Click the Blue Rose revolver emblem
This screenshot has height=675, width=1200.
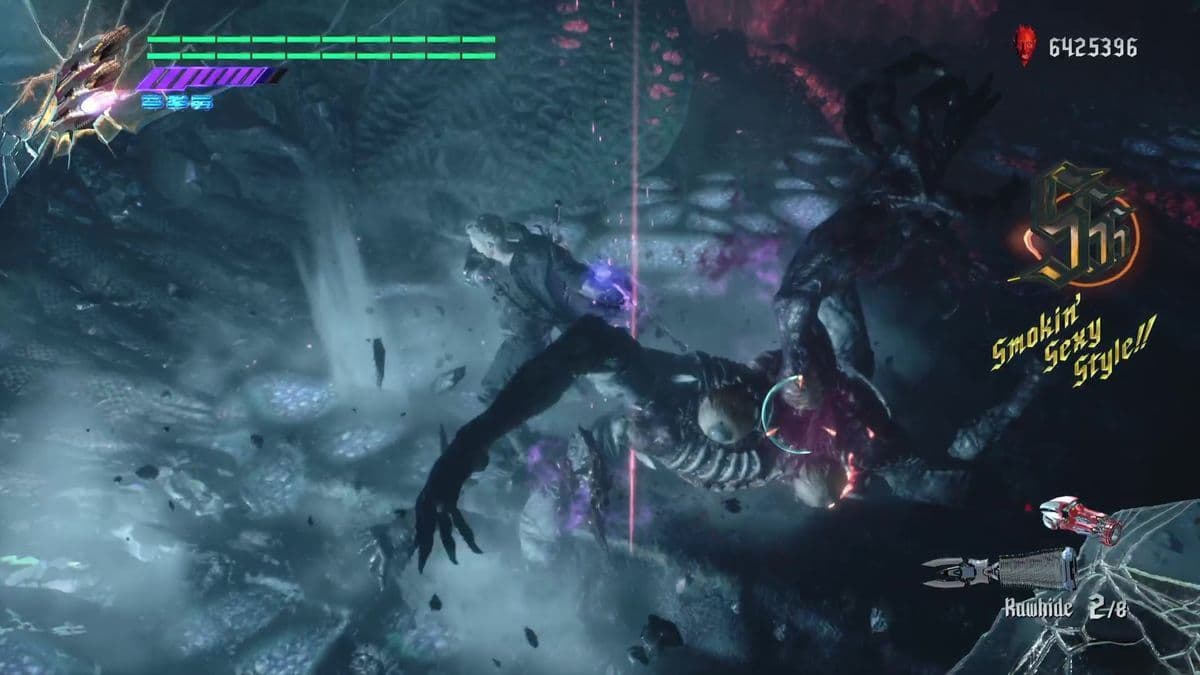(x=83, y=90)
